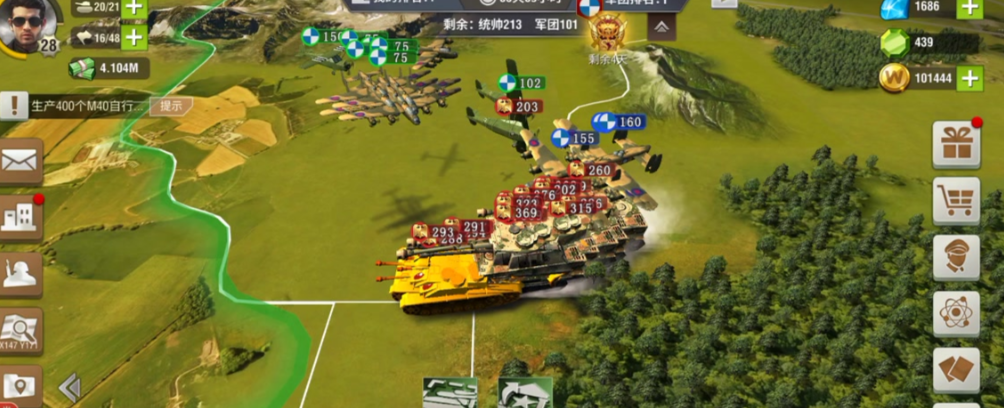The width and height of the screenshot is (1004, 408).
Task: Open the cards menu
Action: tap(956, 370)
